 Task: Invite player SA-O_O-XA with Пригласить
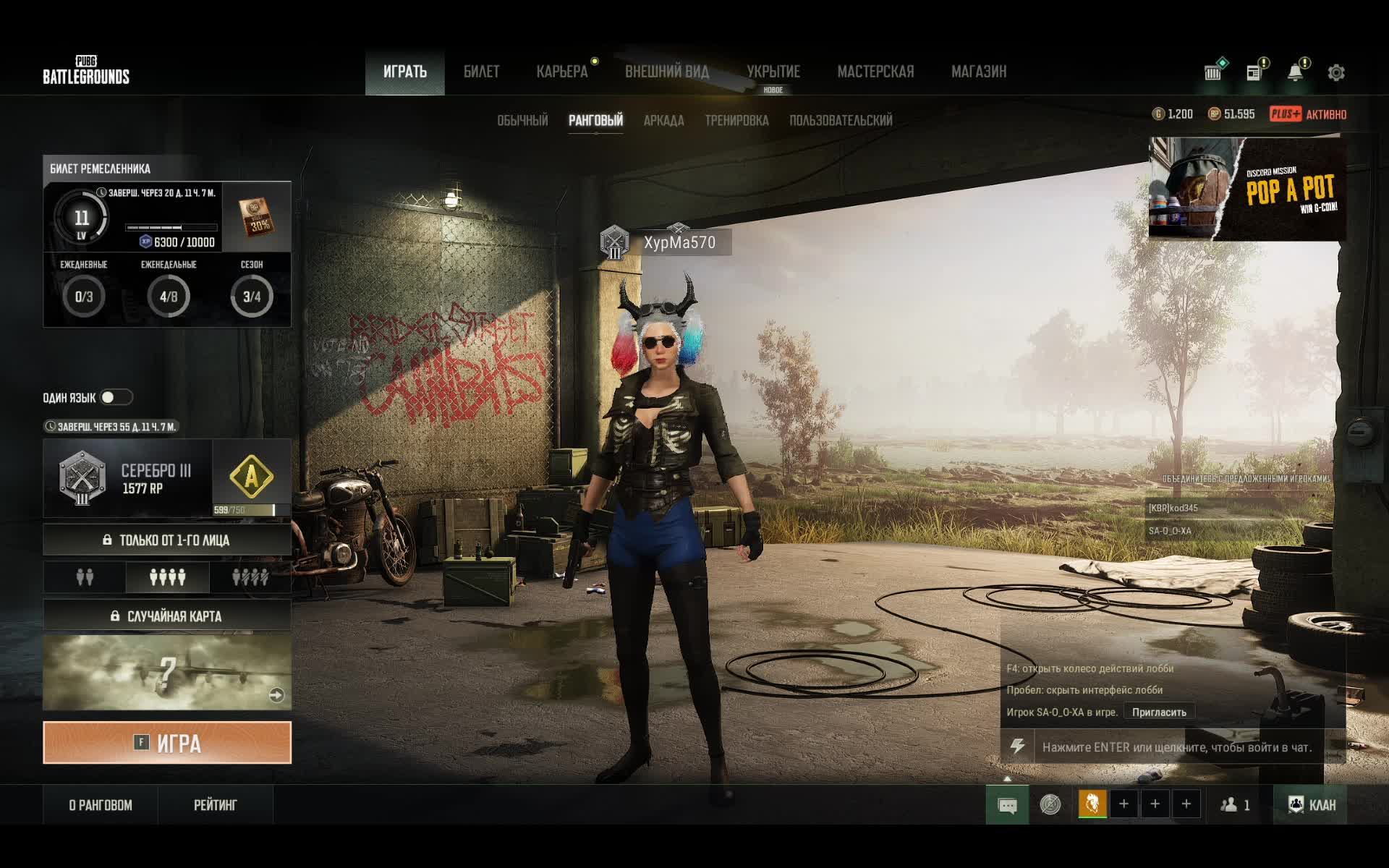[1159, 712]
